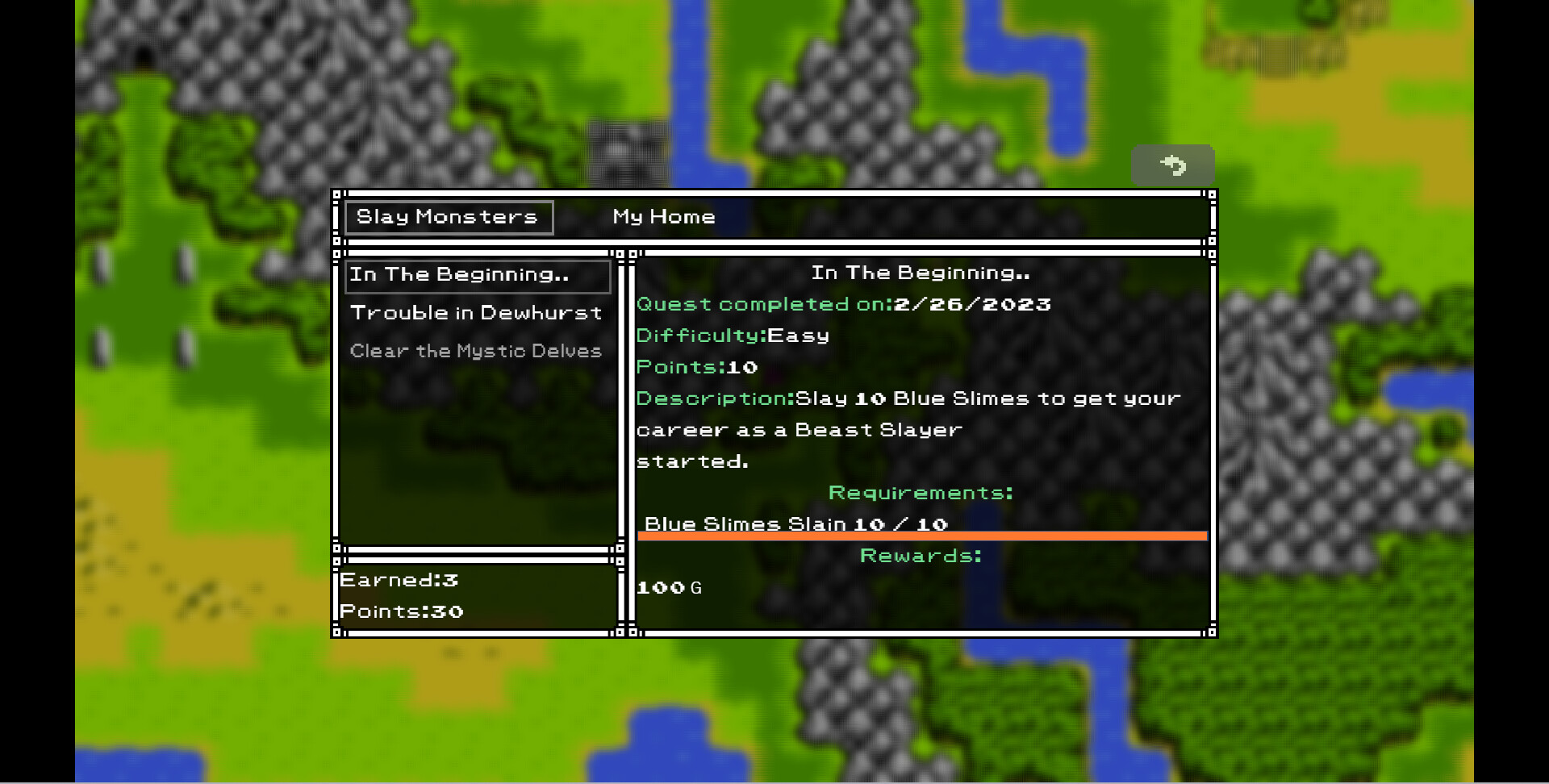Click the quest detail panel
Image resolution: width=1549 pixels, height=784 pixels.
[920, 444]
